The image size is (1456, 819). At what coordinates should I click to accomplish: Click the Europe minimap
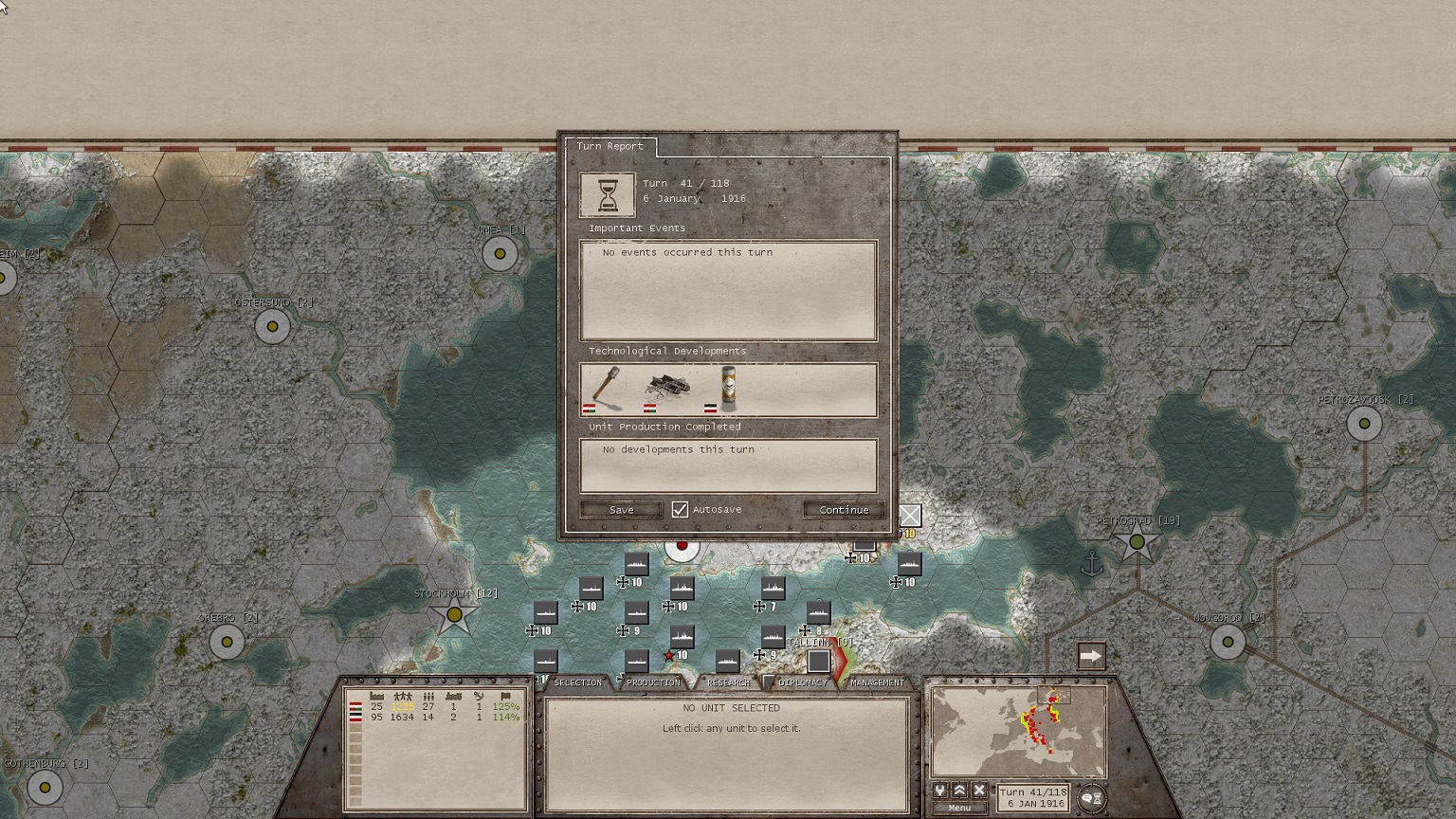[x=1019, y=732]
